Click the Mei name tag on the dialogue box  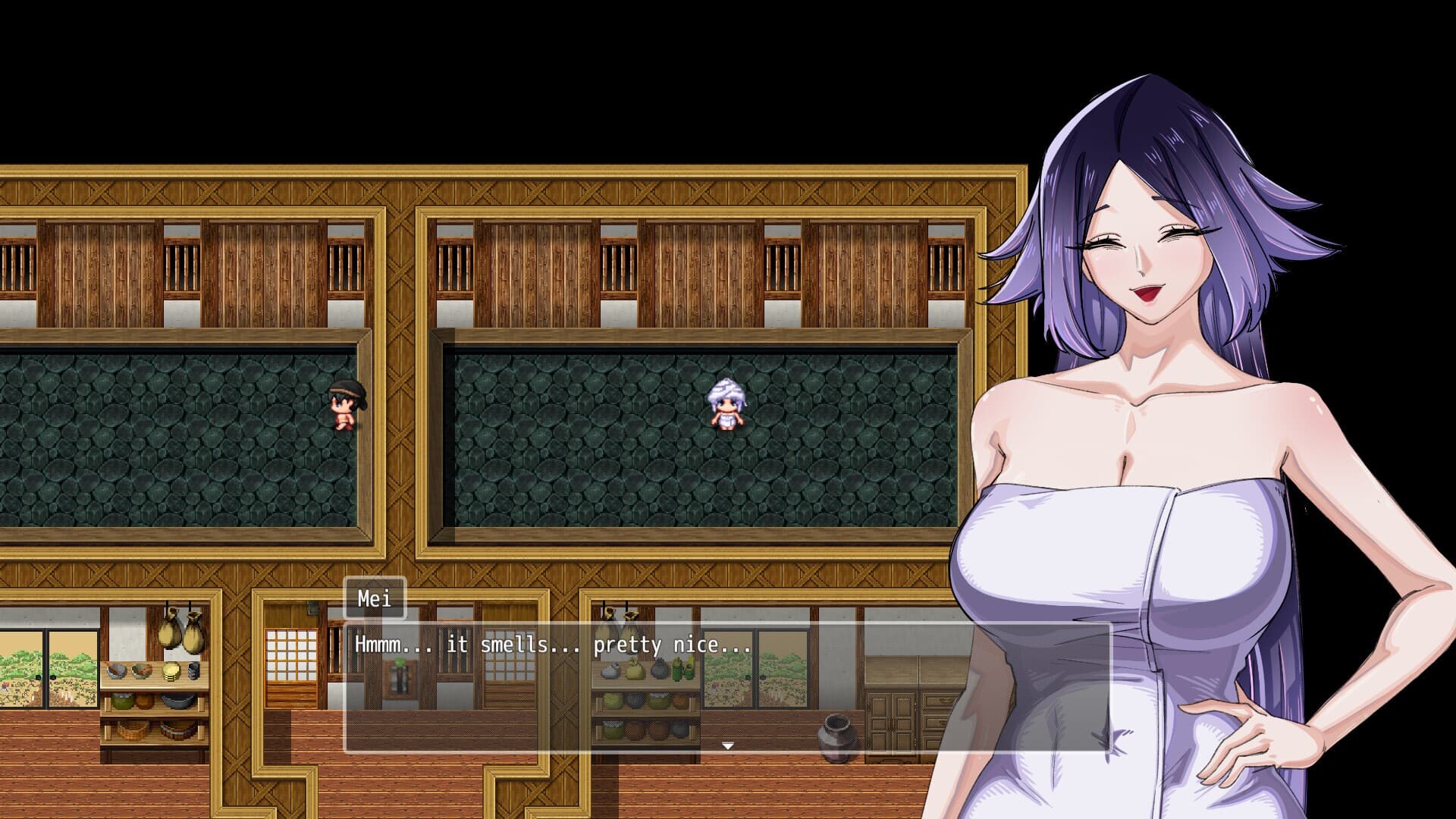(x=375, y=599)
